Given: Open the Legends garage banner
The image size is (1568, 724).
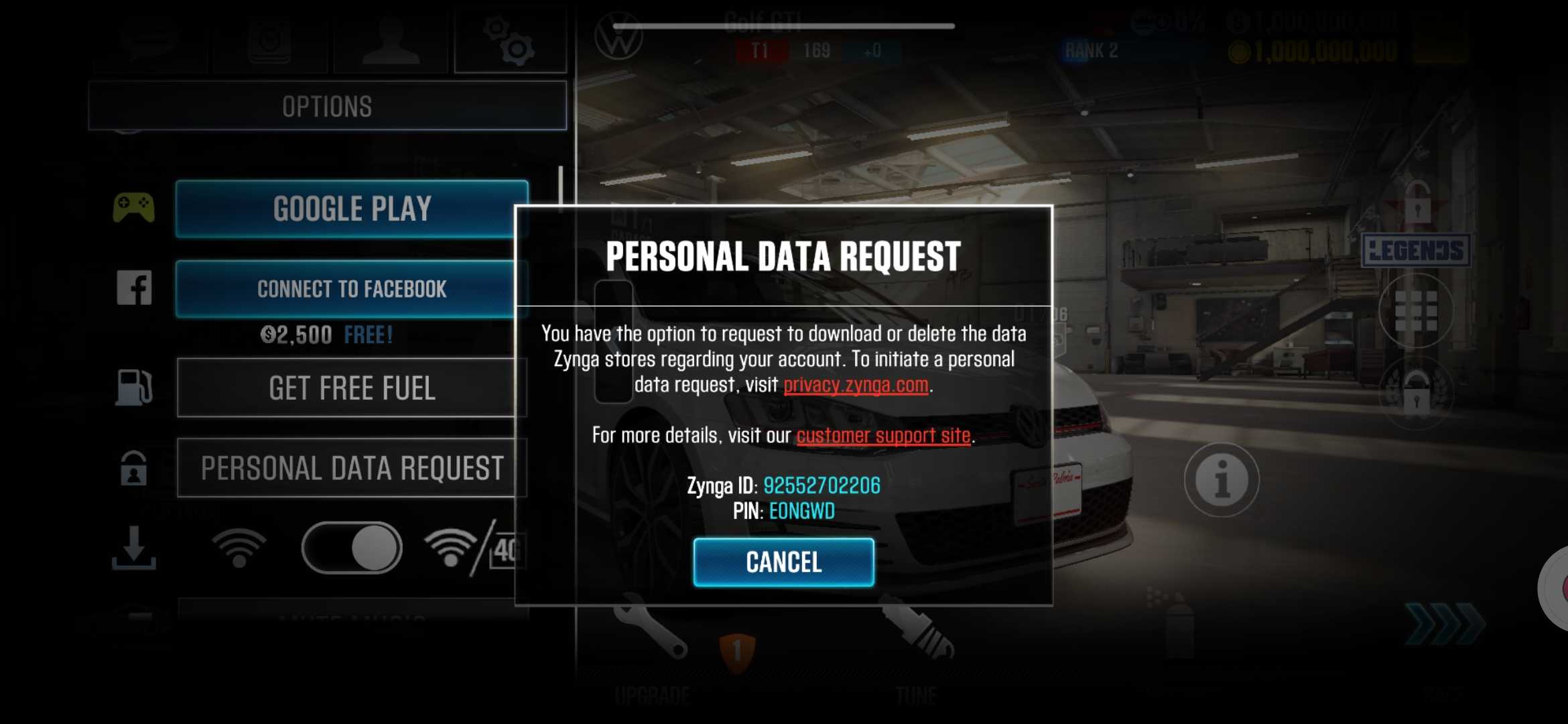Looking at the screenshot, I should [x=1416, y=251].
